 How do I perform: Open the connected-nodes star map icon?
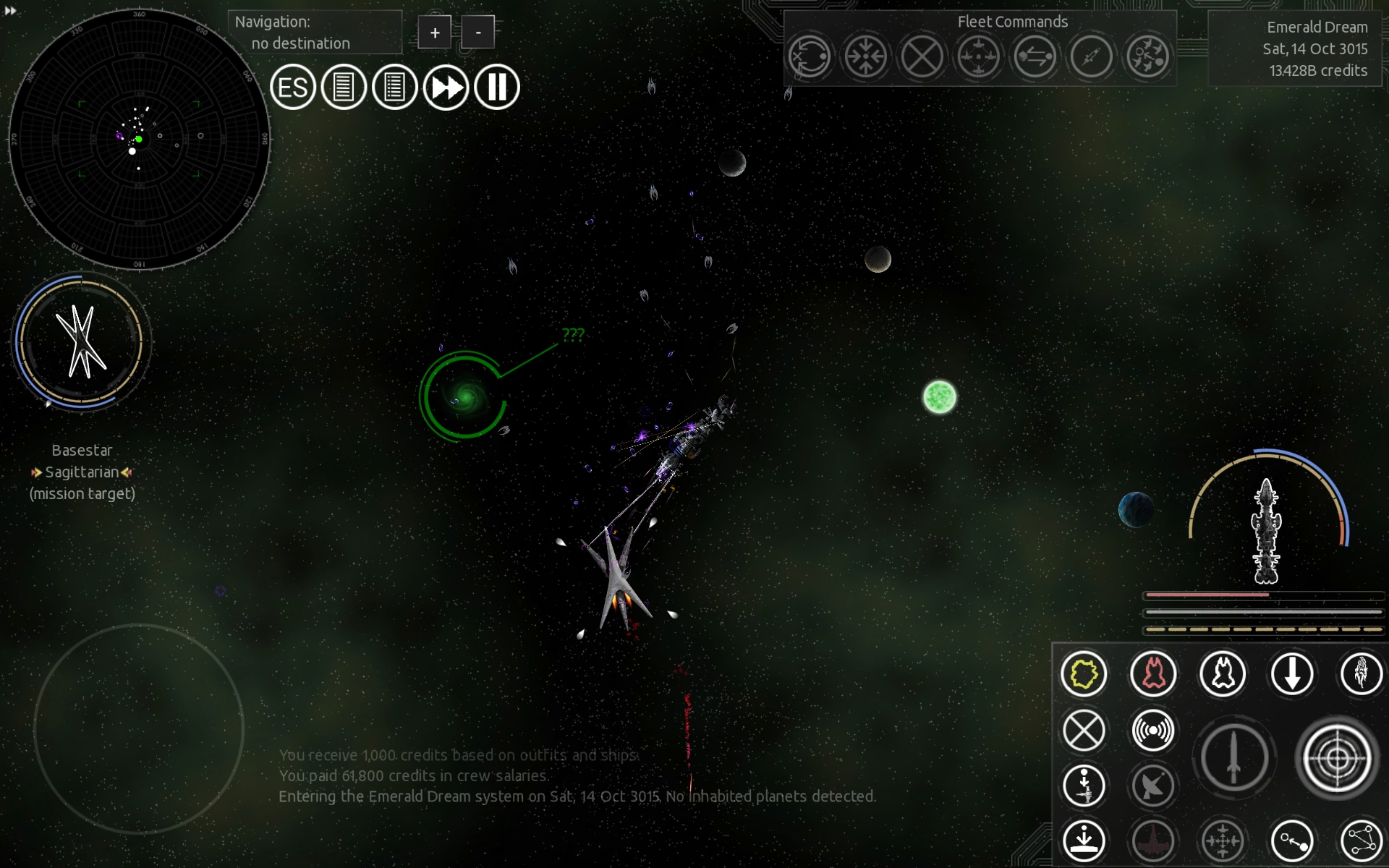[x=1362, y=841]
